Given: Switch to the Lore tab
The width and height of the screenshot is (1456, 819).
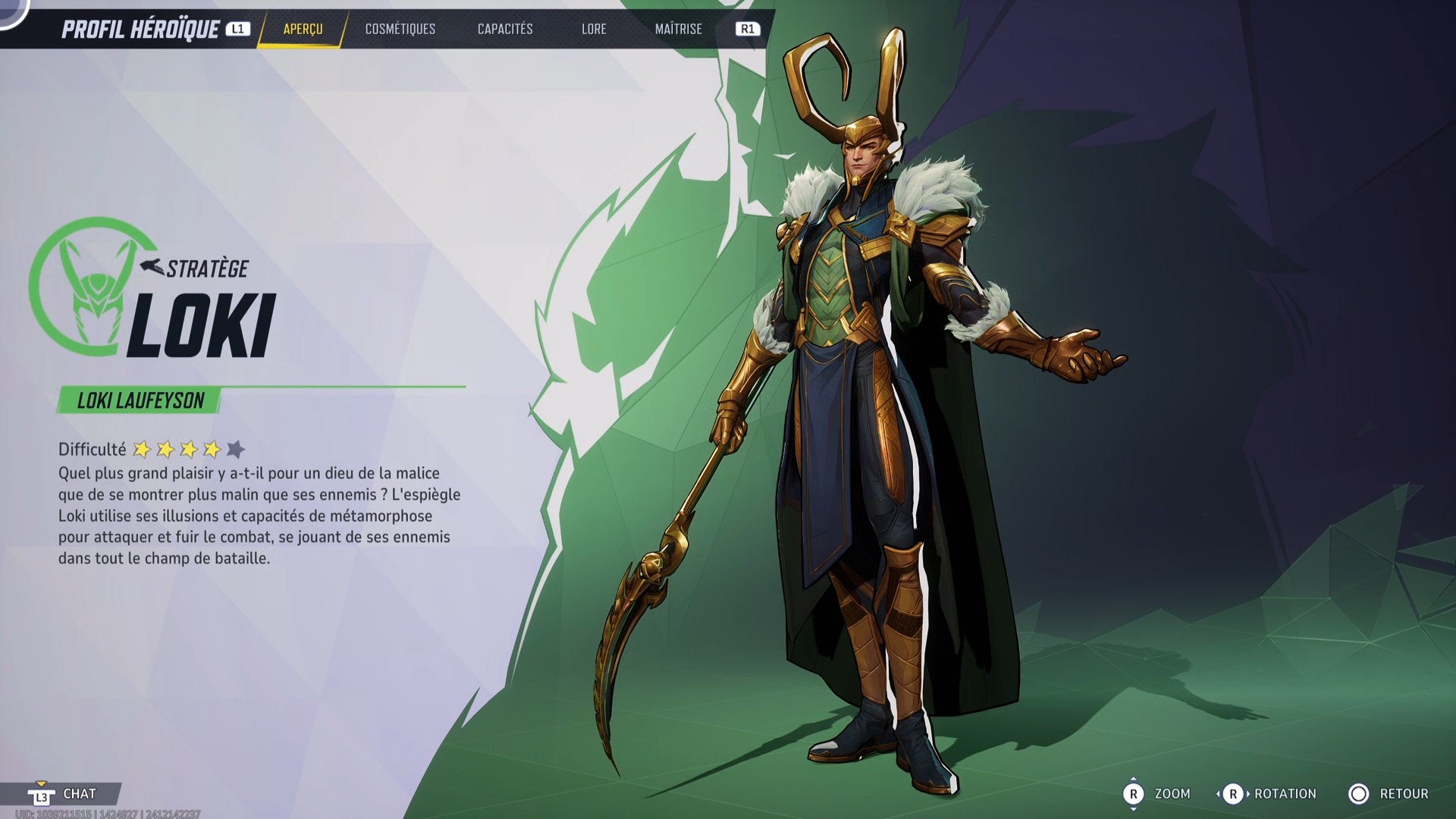Looking at the screenshot, I should (x=594, y=30).
